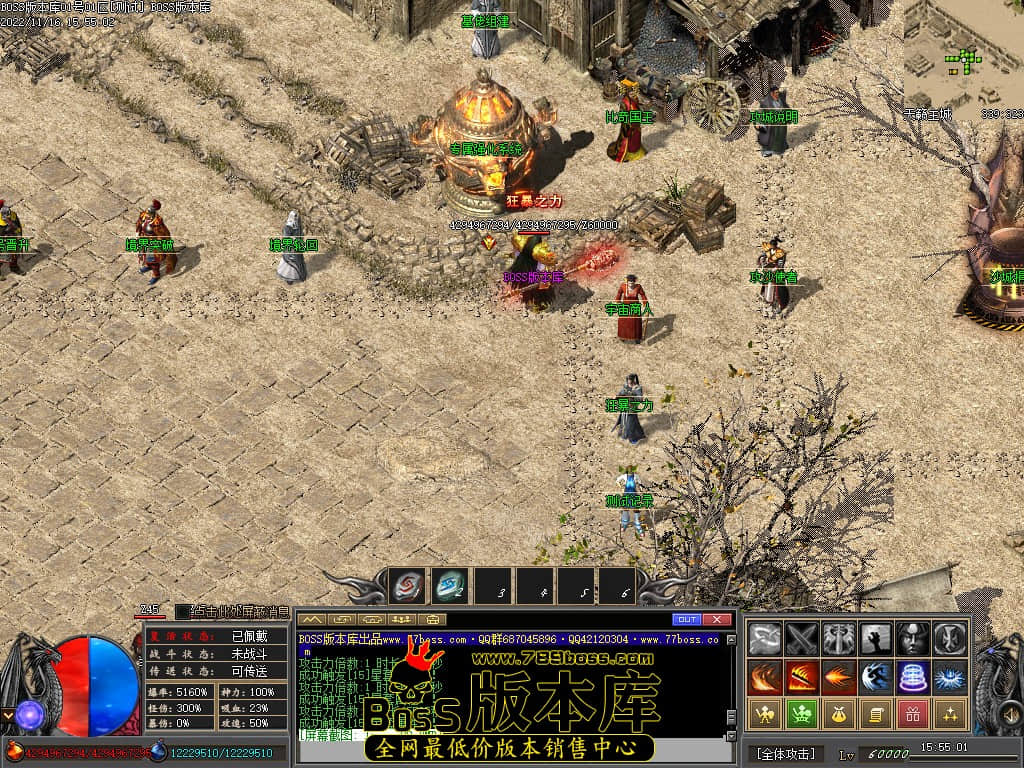This screenshot has width=1024, height=768.
Task: Trigger the blue ice burst skill
Action: (950, 676)
